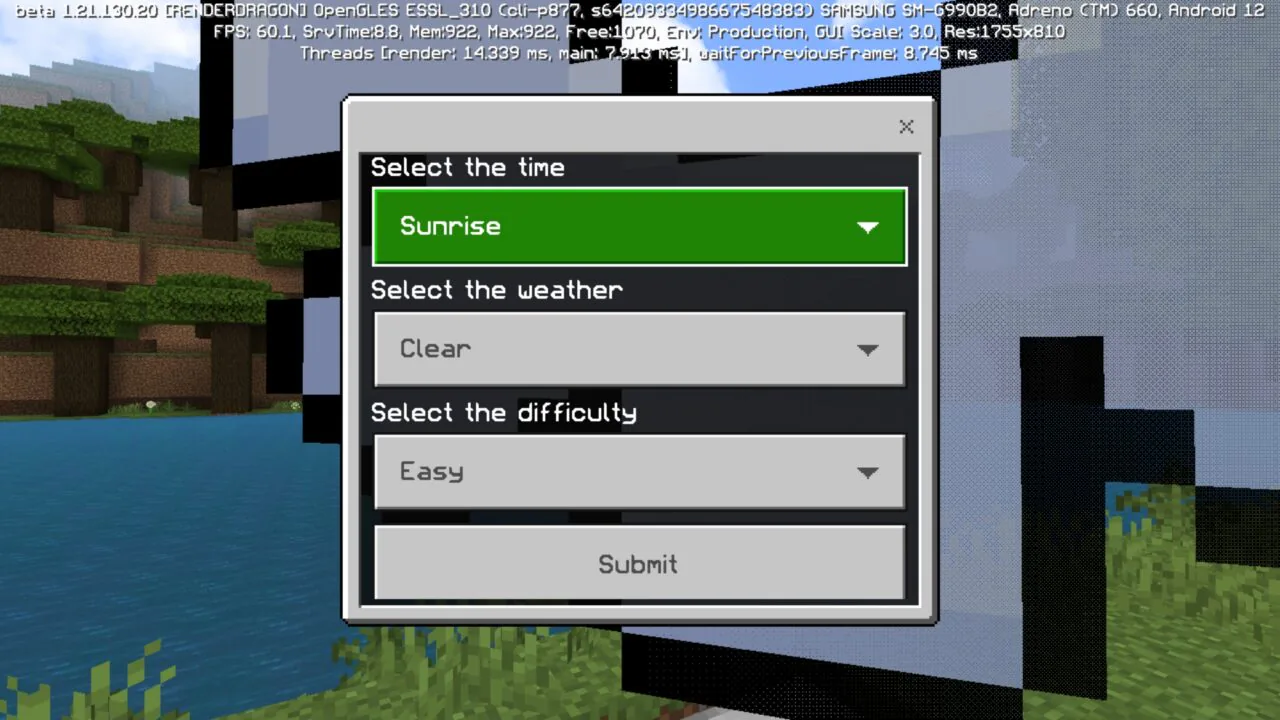
Task: Submit the chosen world settings
Action: [x=638, y=564]
